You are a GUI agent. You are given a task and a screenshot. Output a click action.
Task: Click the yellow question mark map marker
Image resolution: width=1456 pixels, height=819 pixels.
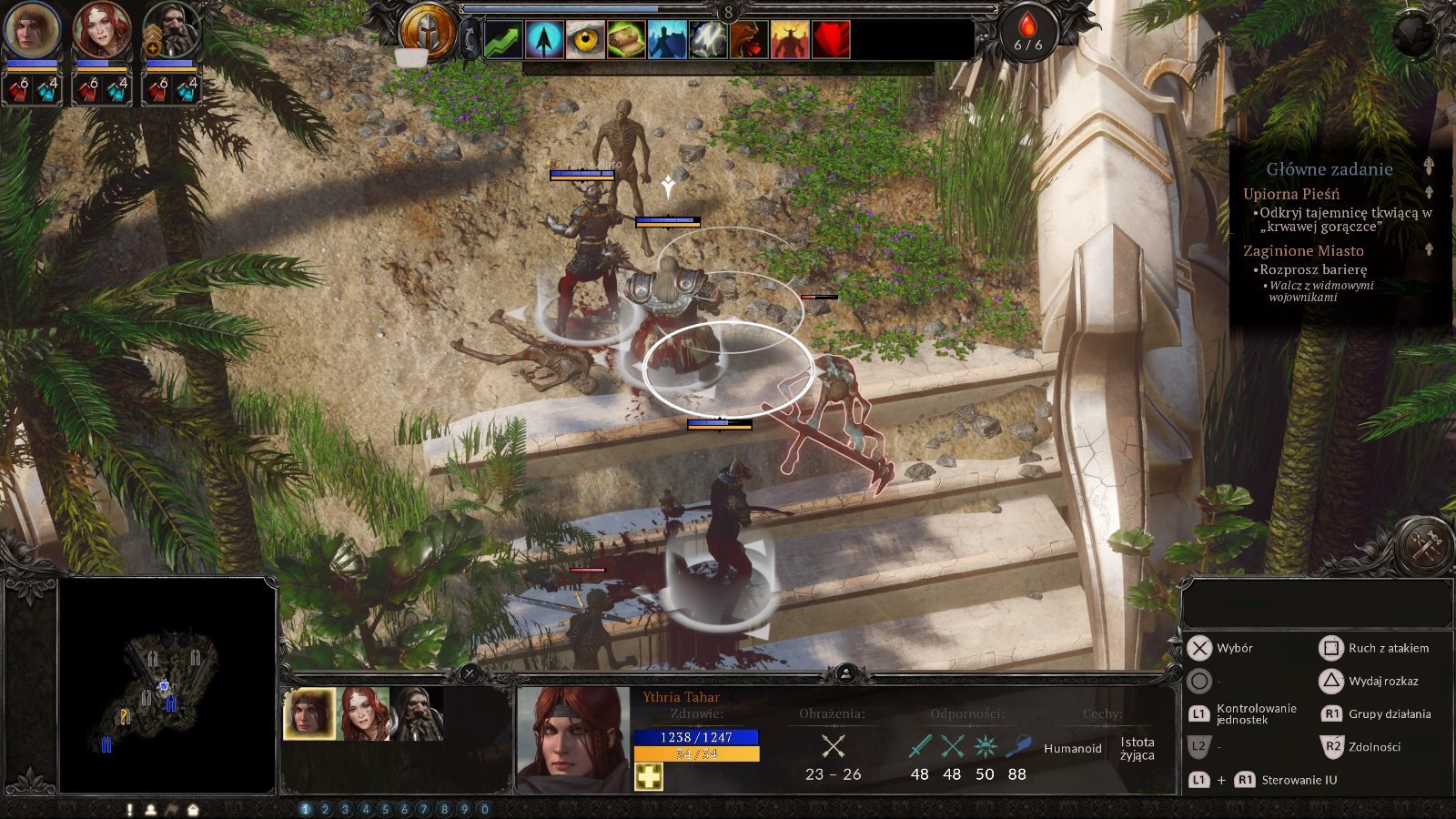point(125,716)
